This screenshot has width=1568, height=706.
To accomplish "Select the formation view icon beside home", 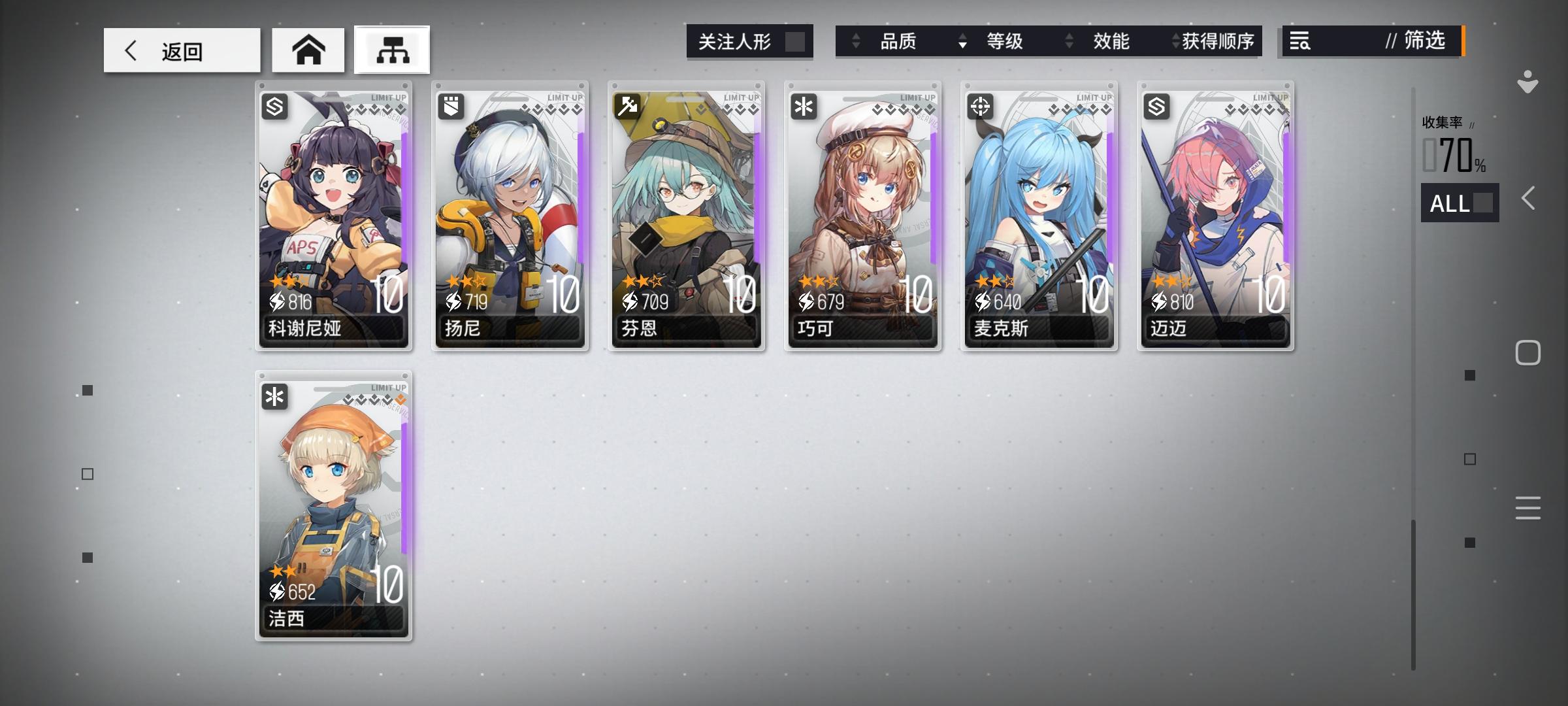I will click(x=391, y=50).
